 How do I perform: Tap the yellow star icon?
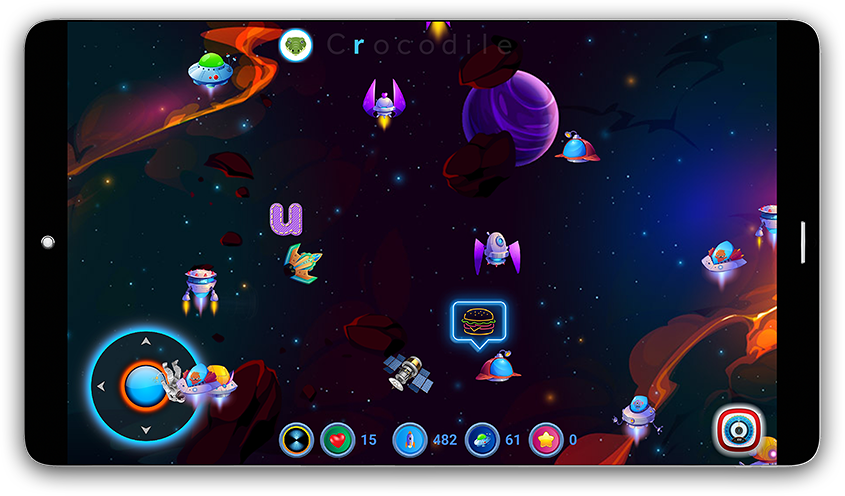coord(546,440)
